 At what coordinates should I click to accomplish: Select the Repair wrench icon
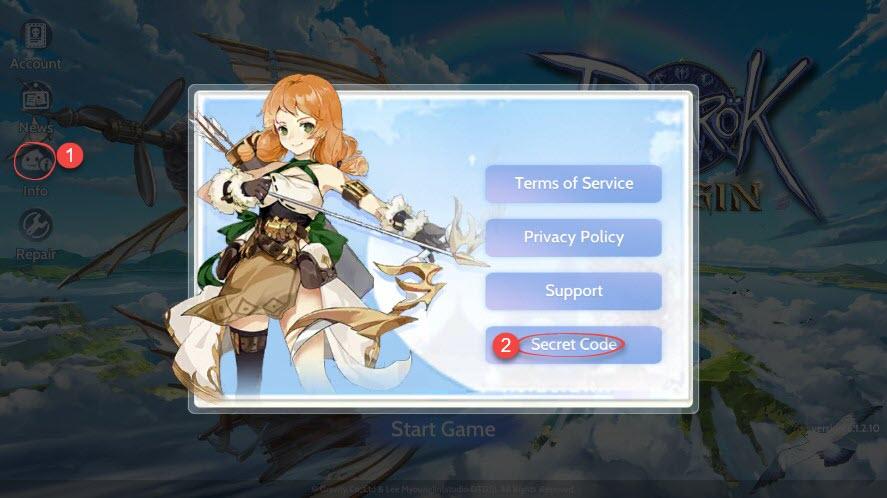pos(36,226)
